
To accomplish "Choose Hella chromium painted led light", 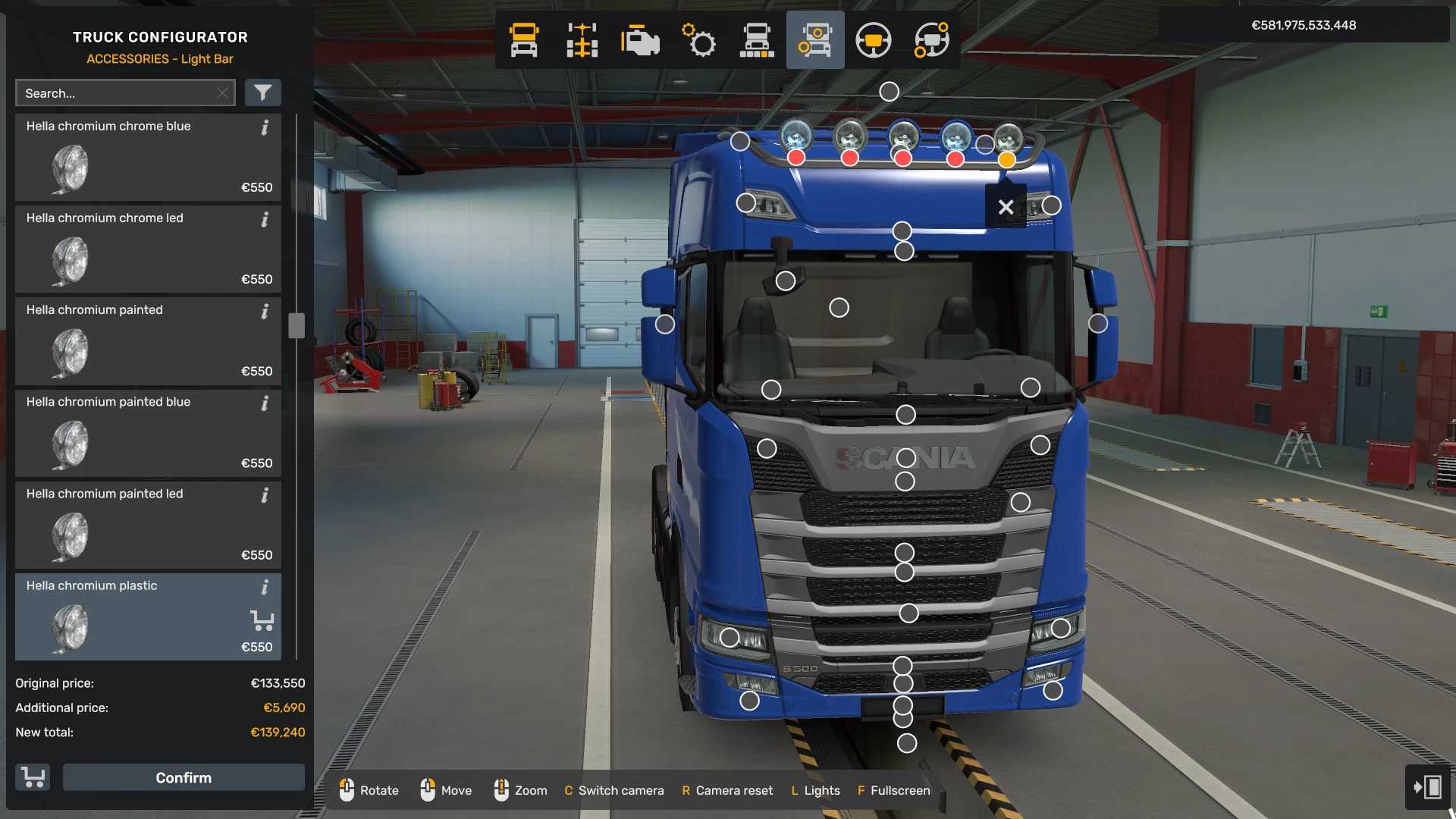I will (148, 525).
